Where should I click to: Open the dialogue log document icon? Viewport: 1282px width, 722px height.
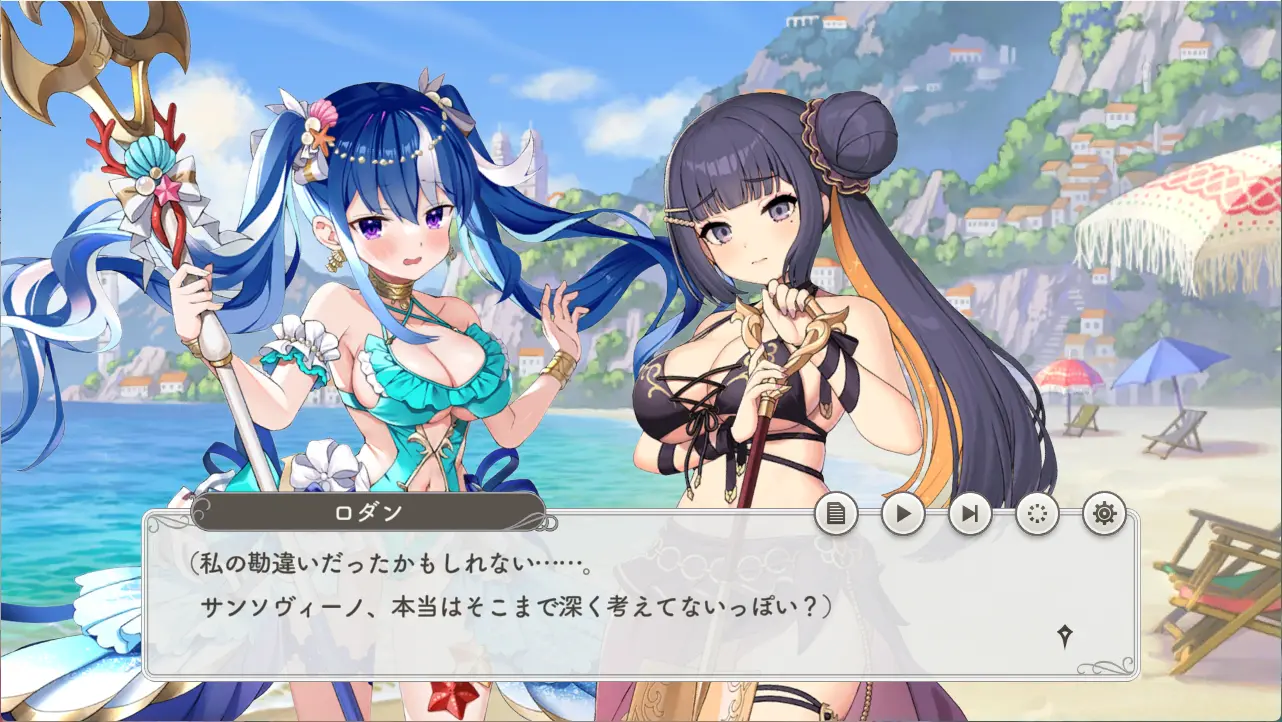coord(836,515)
